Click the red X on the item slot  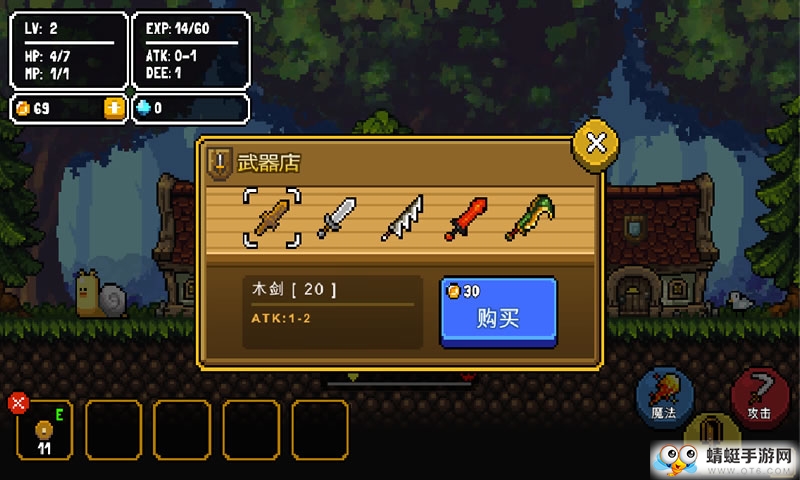[18, 403]
